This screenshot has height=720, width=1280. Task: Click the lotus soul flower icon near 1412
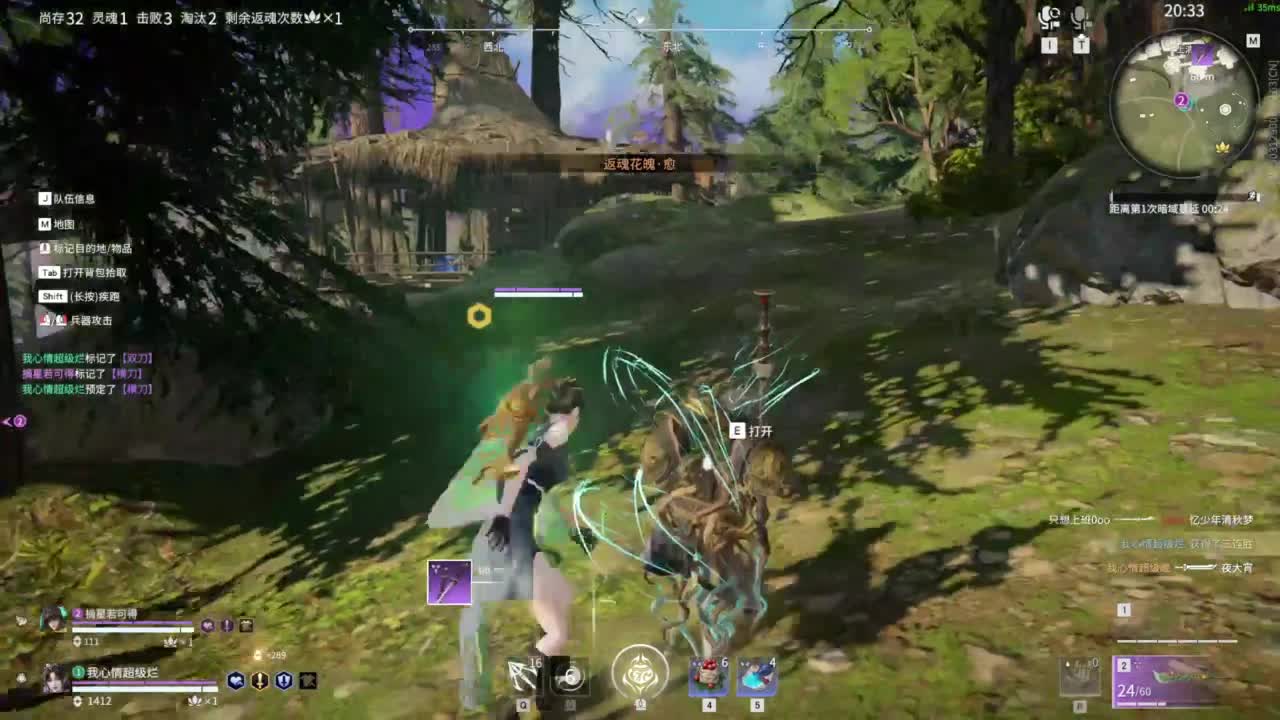195,701
